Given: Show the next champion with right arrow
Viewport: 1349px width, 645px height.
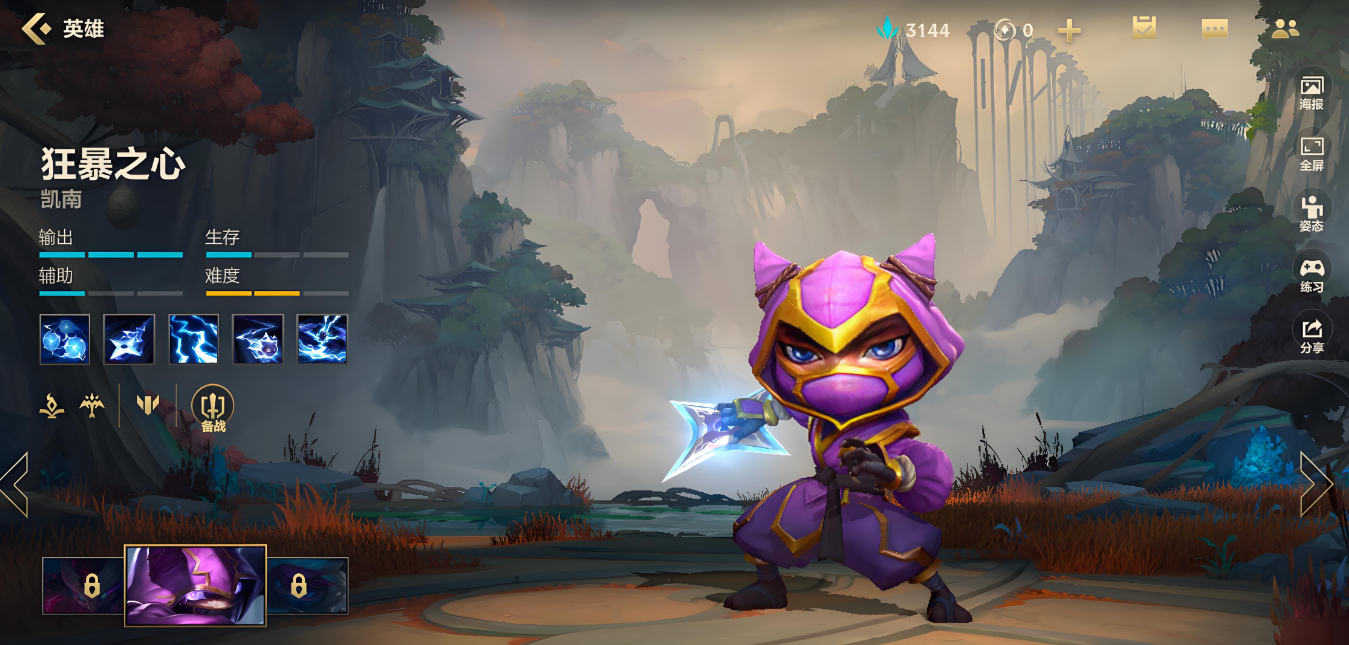Looking at the screenshot, I should (x=1316, y=484).
